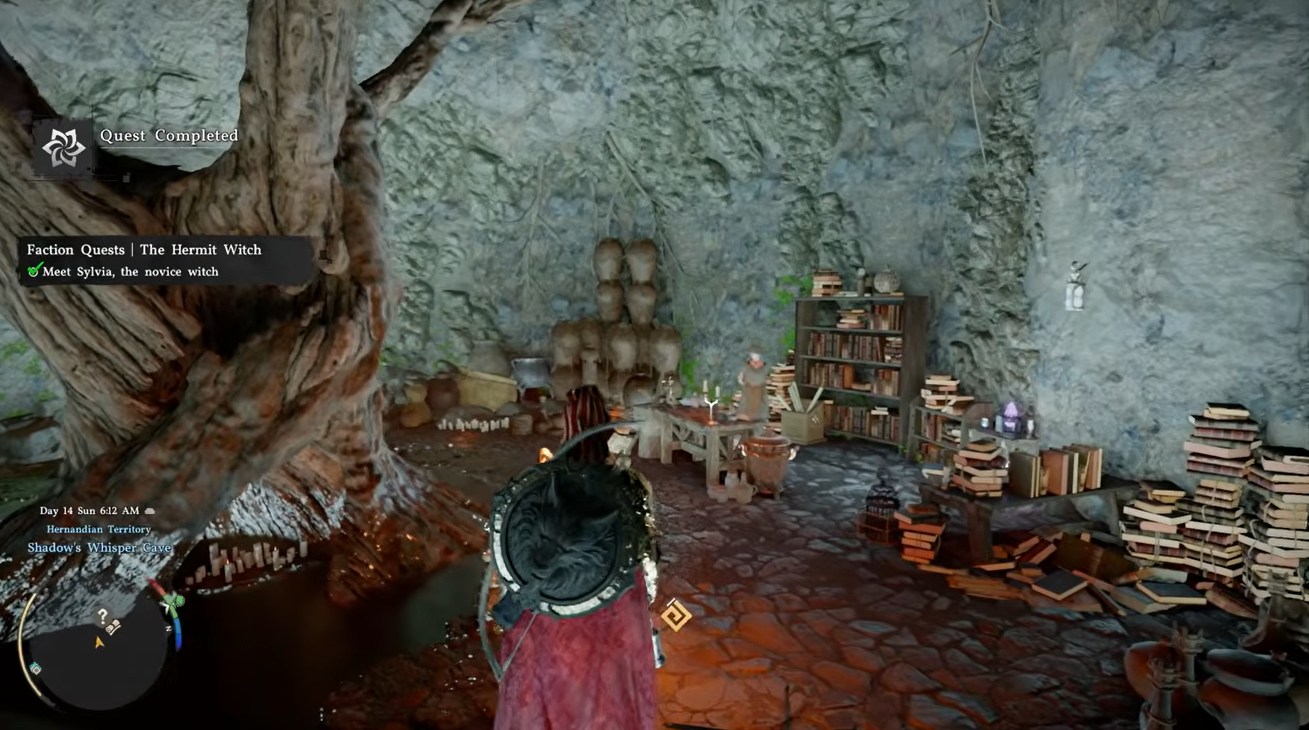
Task: Click the Quest Completed flower emblem
Action: coord(63,148)
